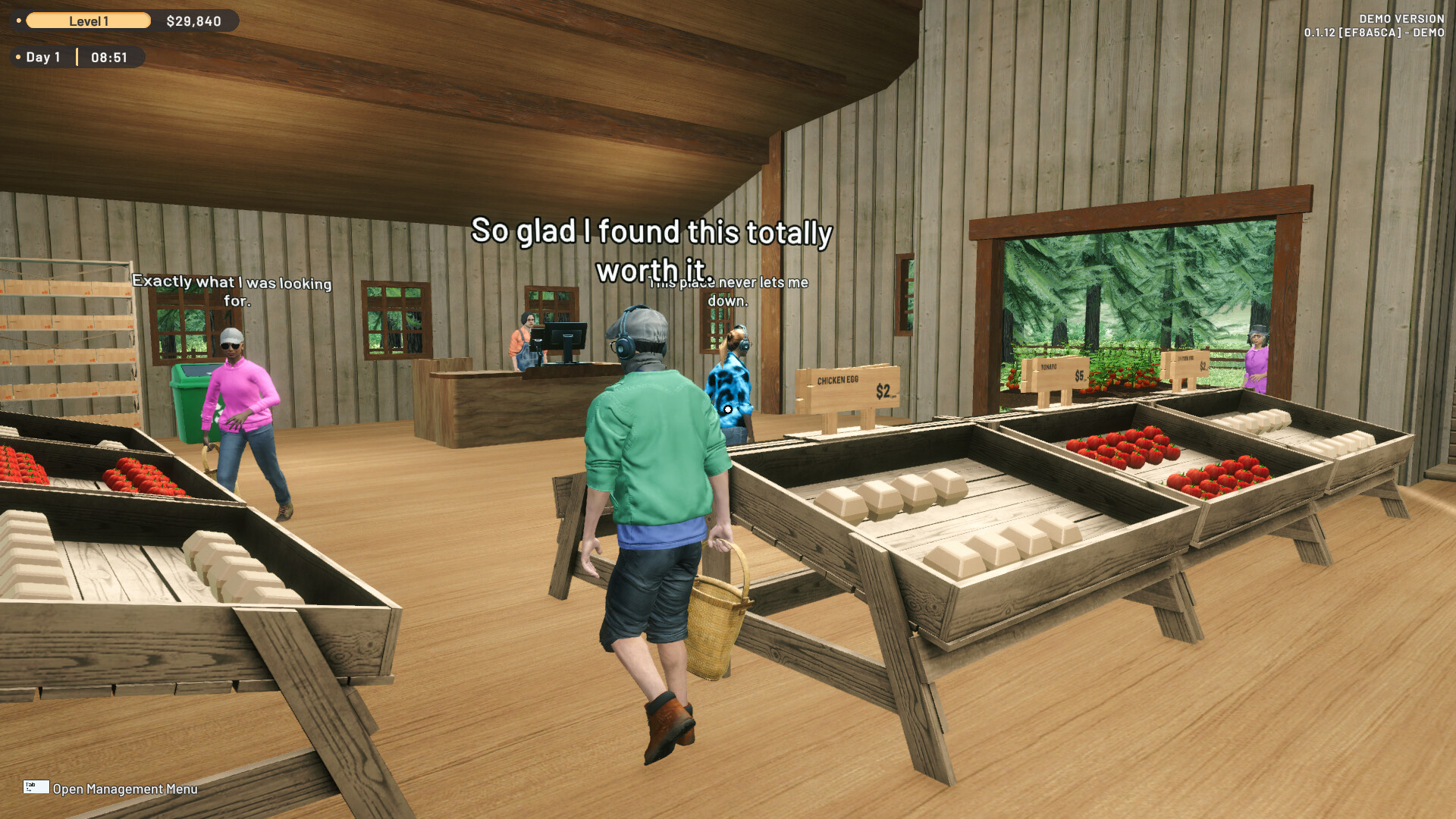Click the Tomato $5 price sign
The height and width of the screenshot is (819, 1456).
1056,372
